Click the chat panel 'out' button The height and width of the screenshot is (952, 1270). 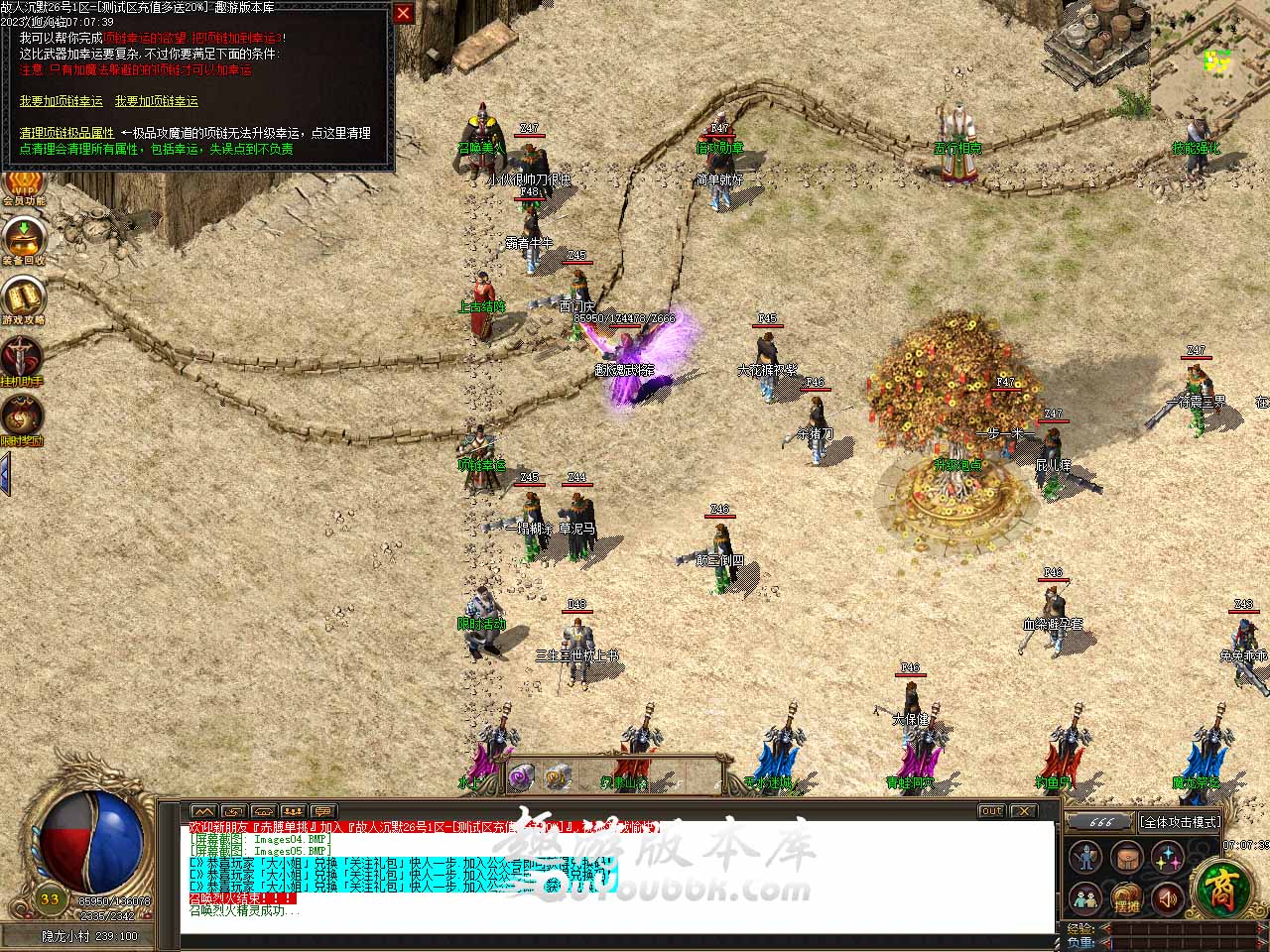tap(991, 811)
